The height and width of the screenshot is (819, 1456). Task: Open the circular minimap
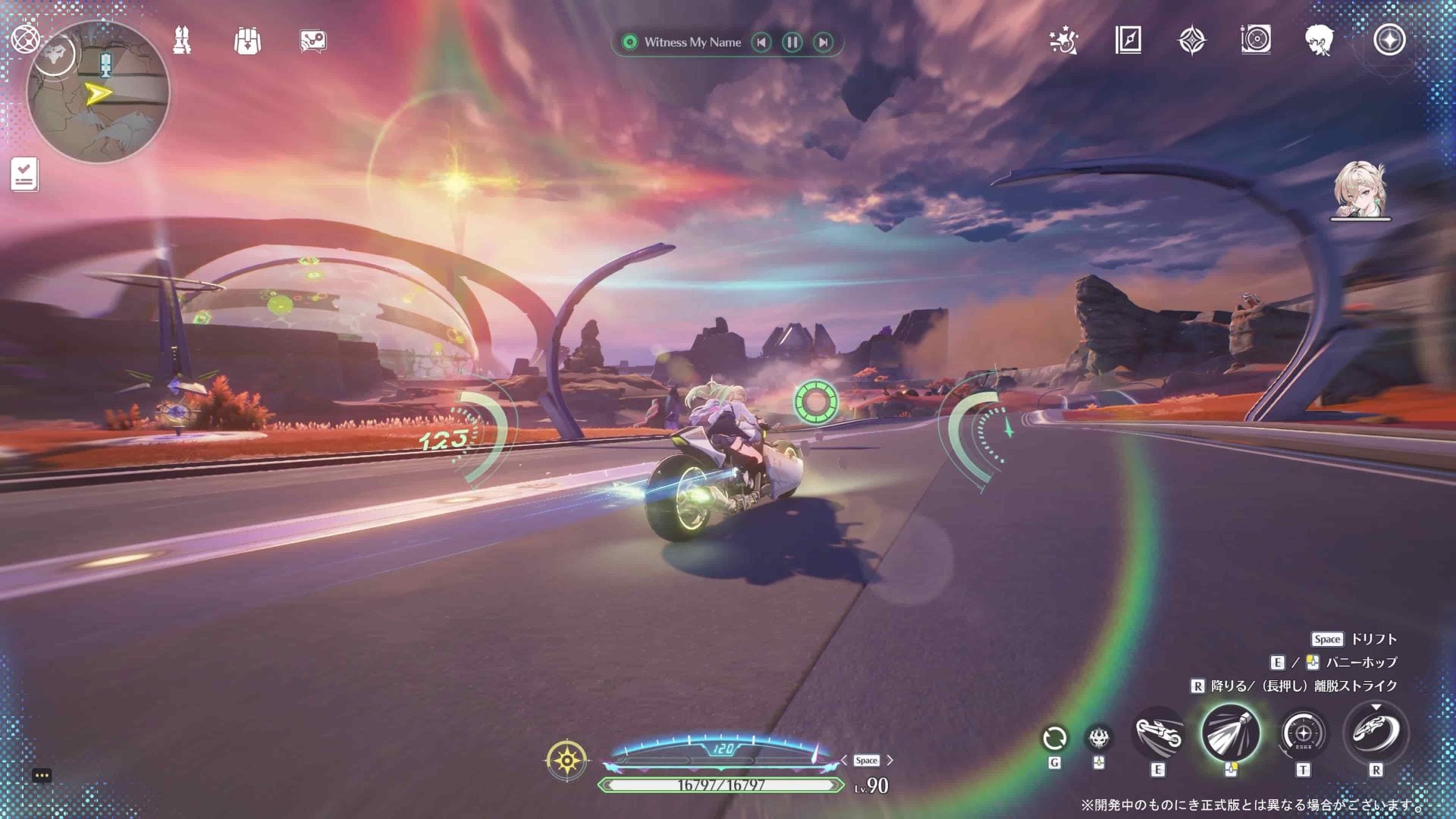(99, 93)
